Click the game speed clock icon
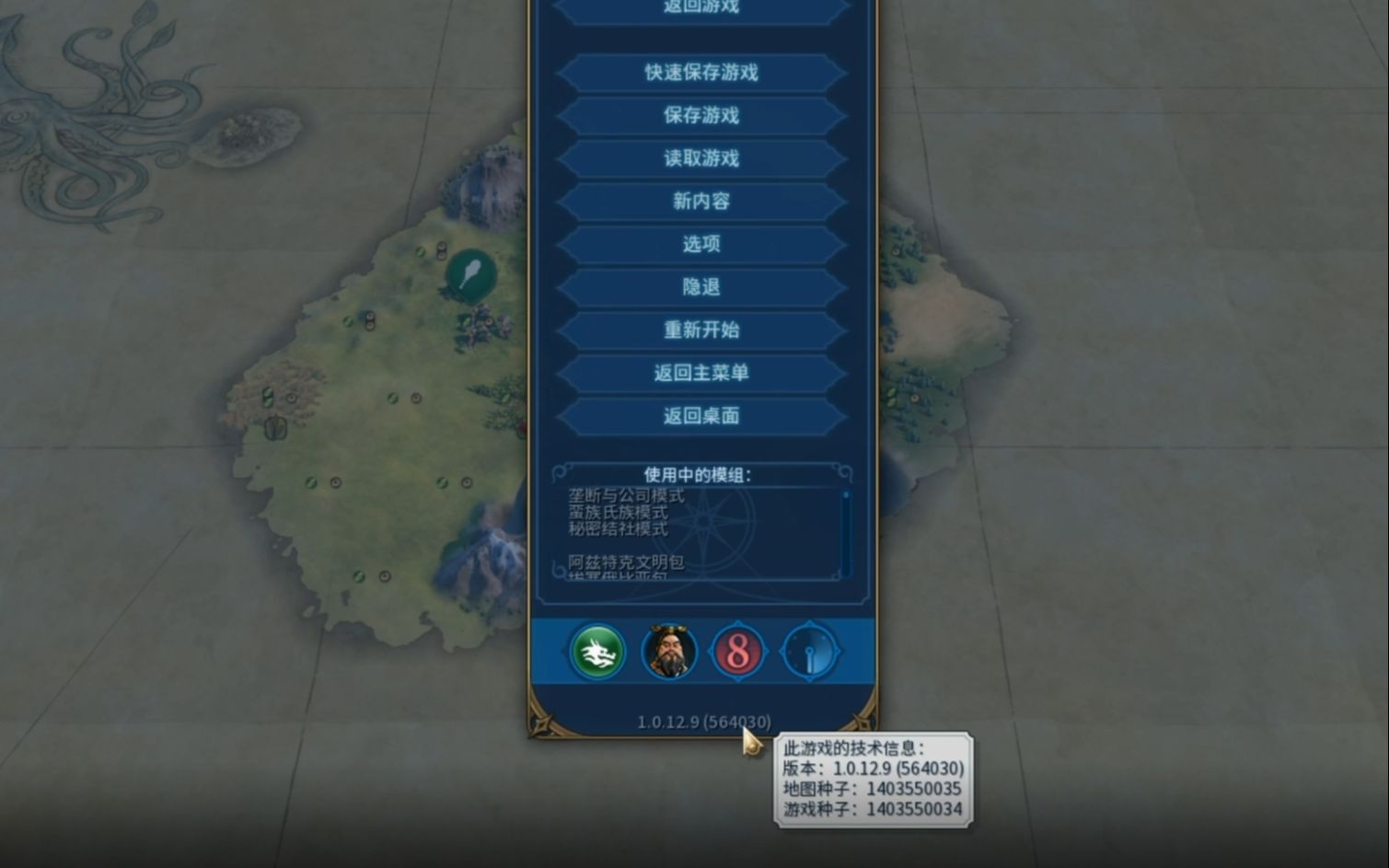This screenshot has width=1389, height=868. pos(810,651)
